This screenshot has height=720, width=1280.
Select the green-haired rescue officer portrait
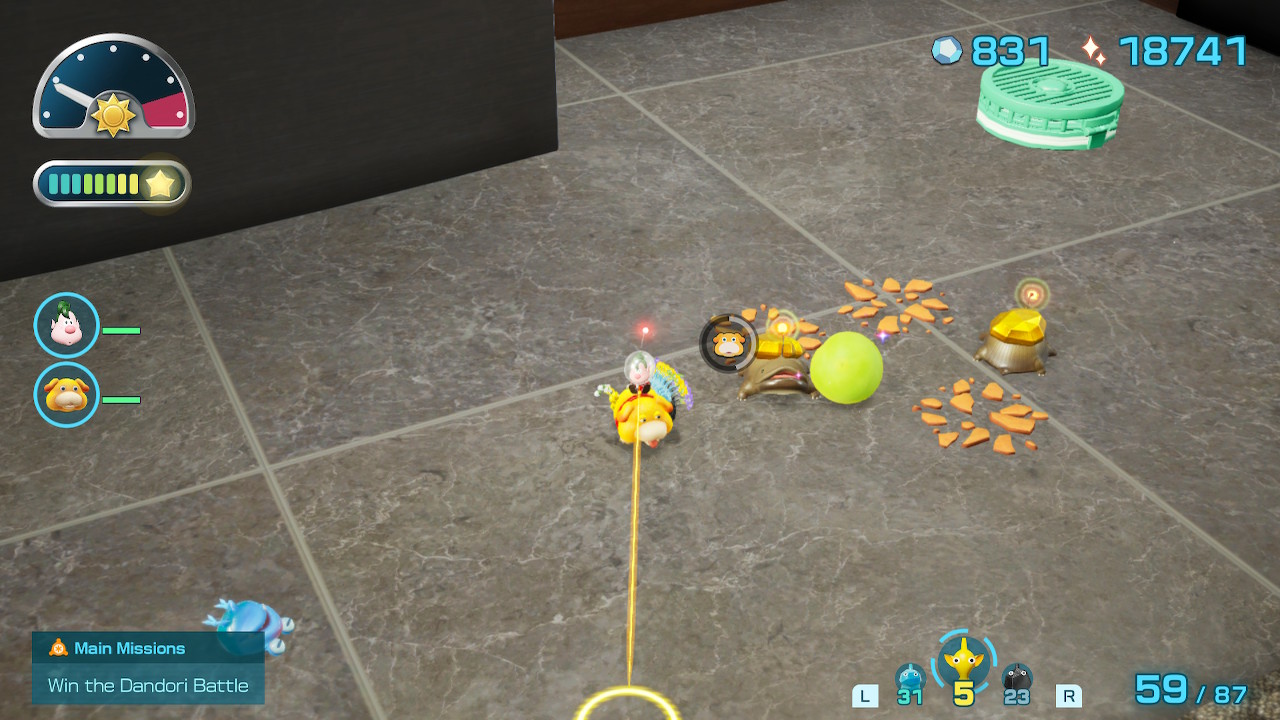[x=66, y=325]
